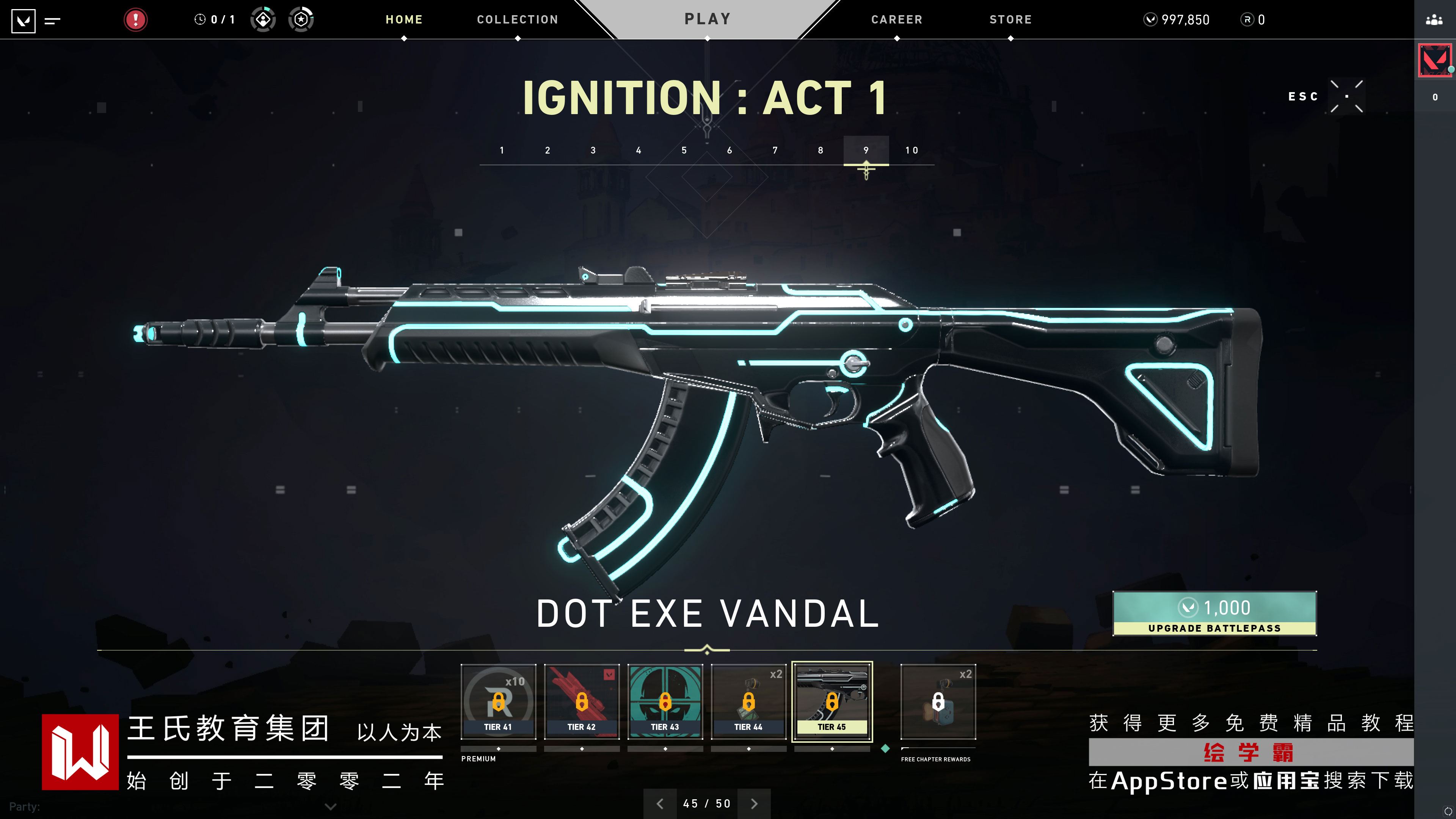
Task: Switch to chapter 10
Action: [911, 151]
